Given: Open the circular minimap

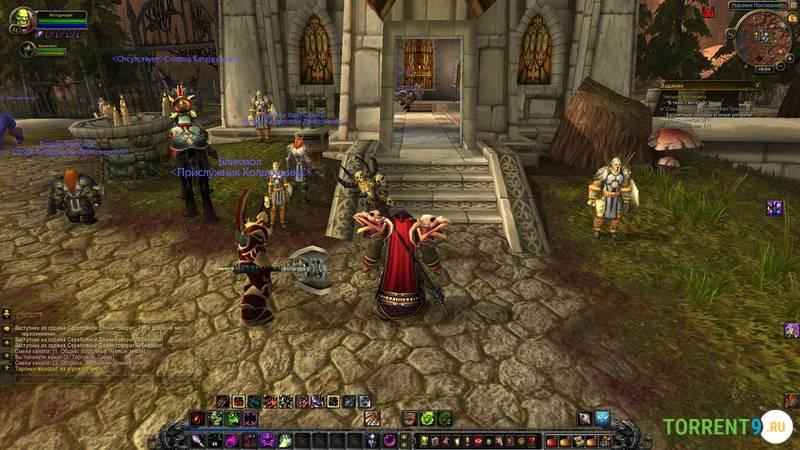Looking at the screenshot, I should tap(762, 37).
